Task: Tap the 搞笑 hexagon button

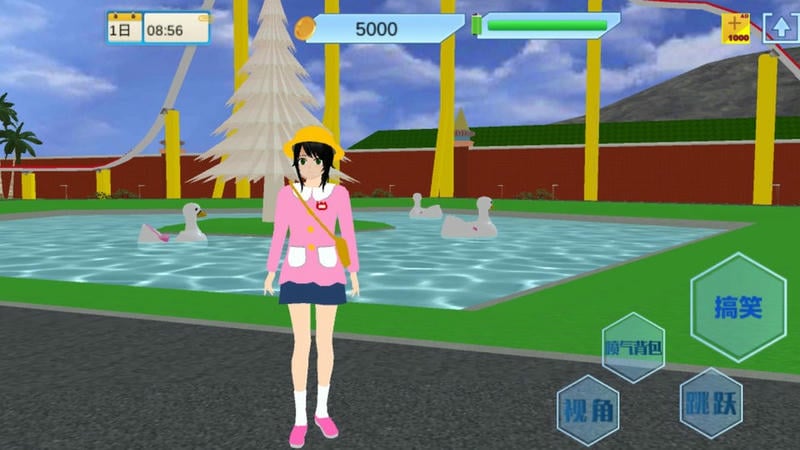Action: point(739,307)
